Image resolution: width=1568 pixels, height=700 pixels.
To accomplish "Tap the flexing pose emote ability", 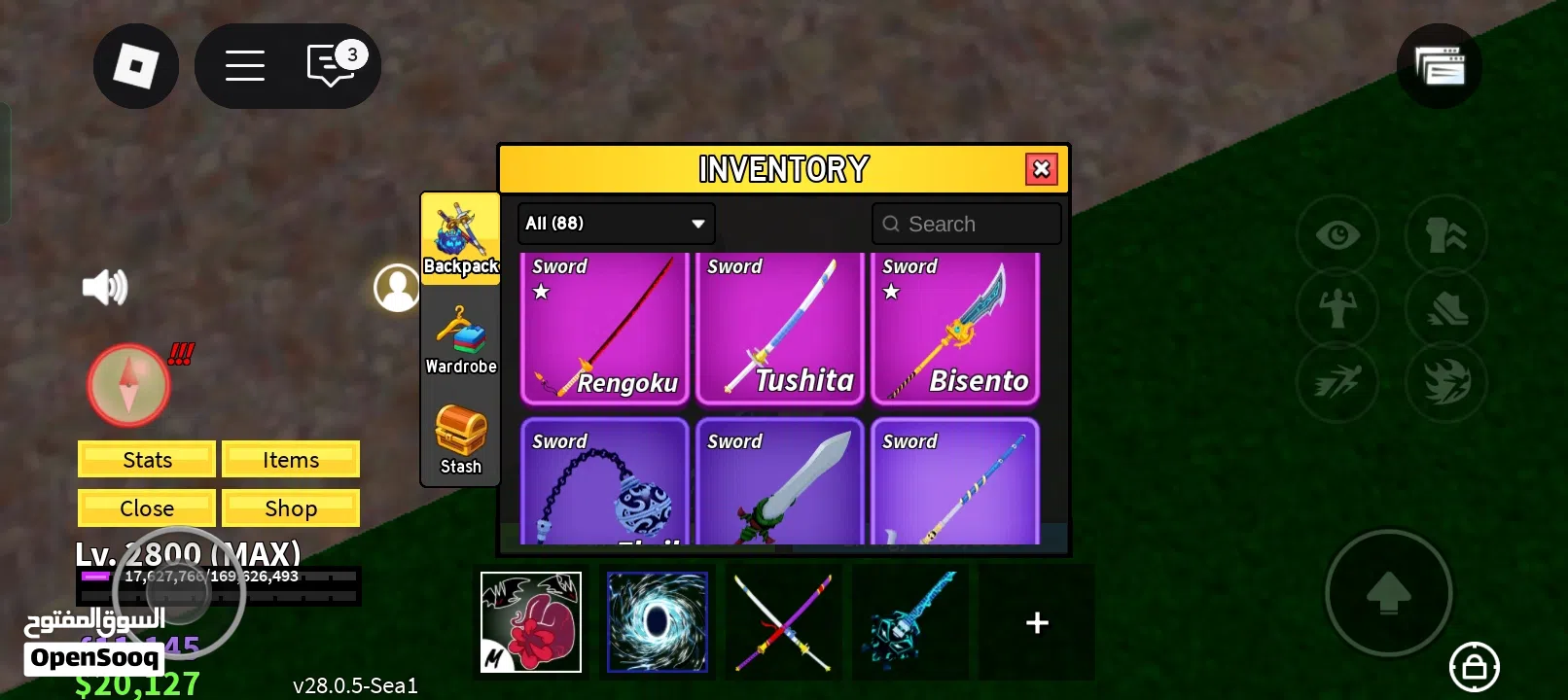I will coord(1337,309).
